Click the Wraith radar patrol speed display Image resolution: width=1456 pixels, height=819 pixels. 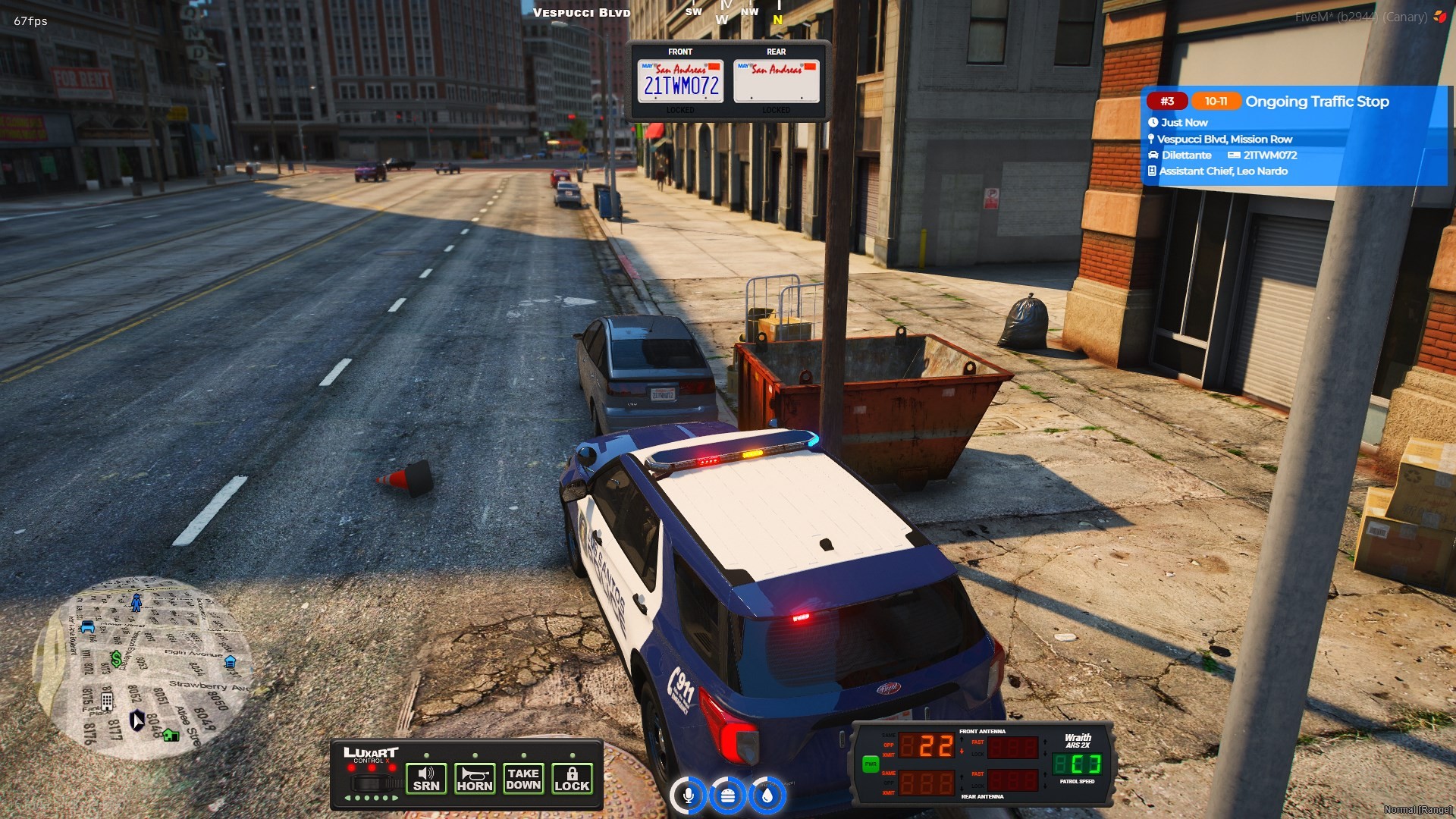click(x=1077, y=763)
